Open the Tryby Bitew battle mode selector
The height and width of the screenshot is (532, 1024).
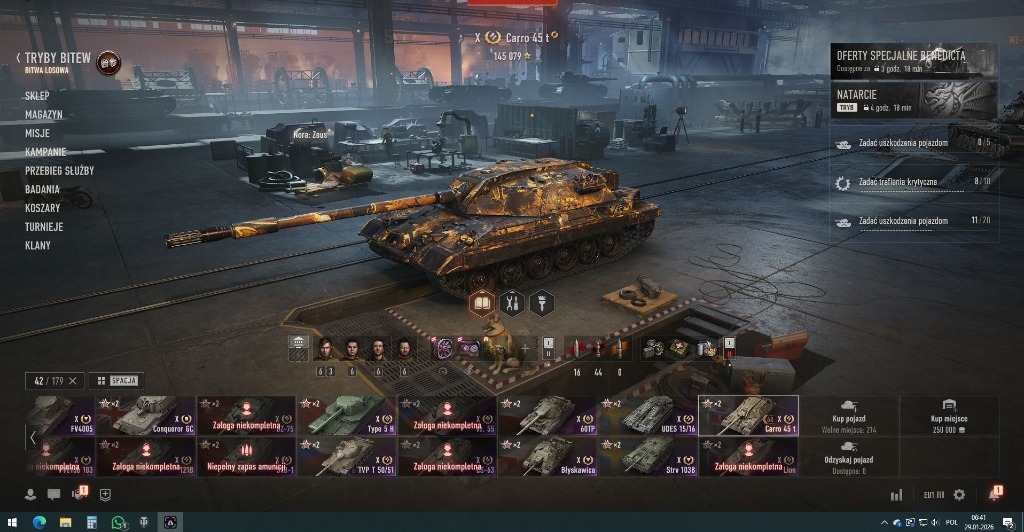coord(58,59)
